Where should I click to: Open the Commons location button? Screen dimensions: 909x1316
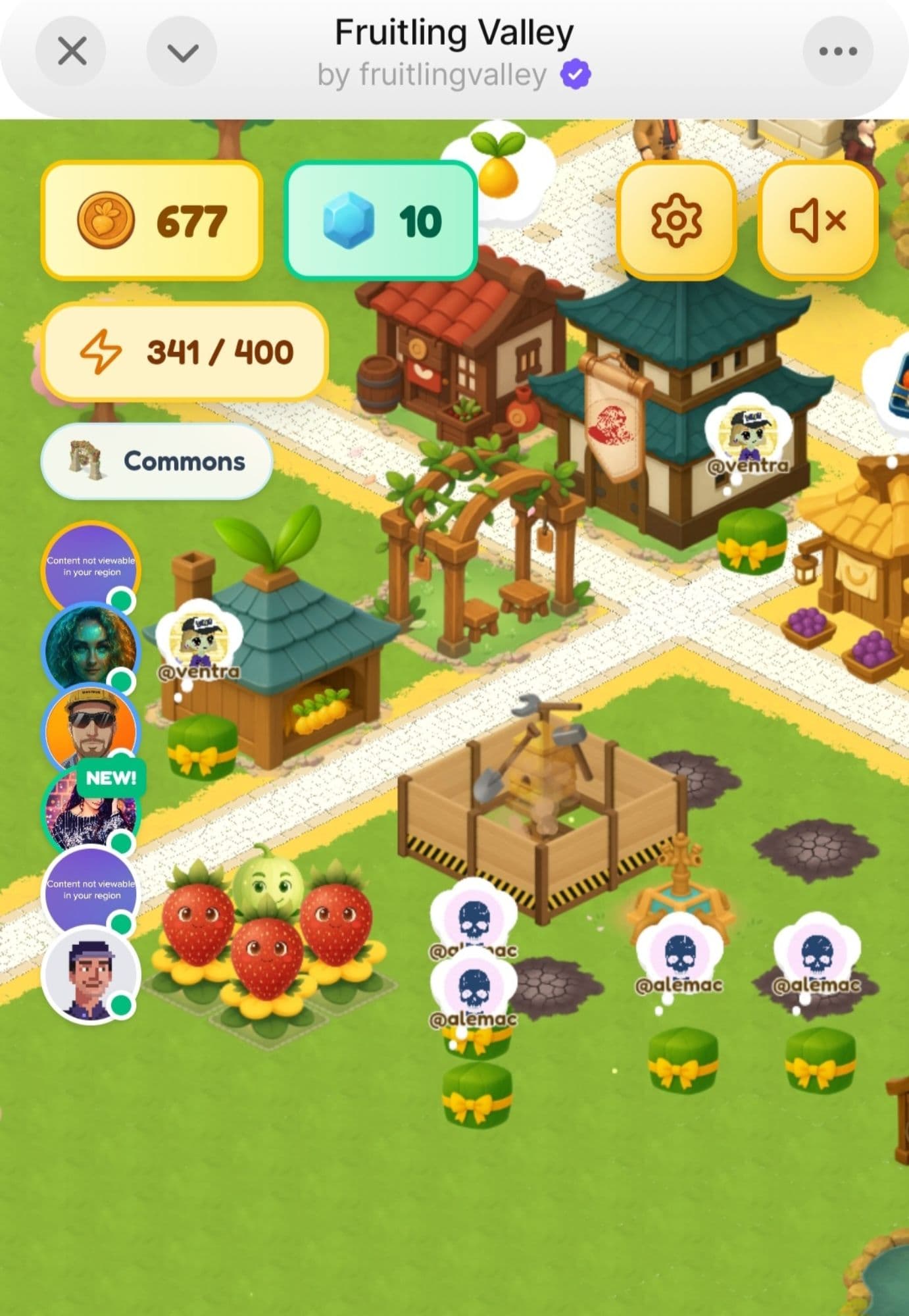pos(157,461)
